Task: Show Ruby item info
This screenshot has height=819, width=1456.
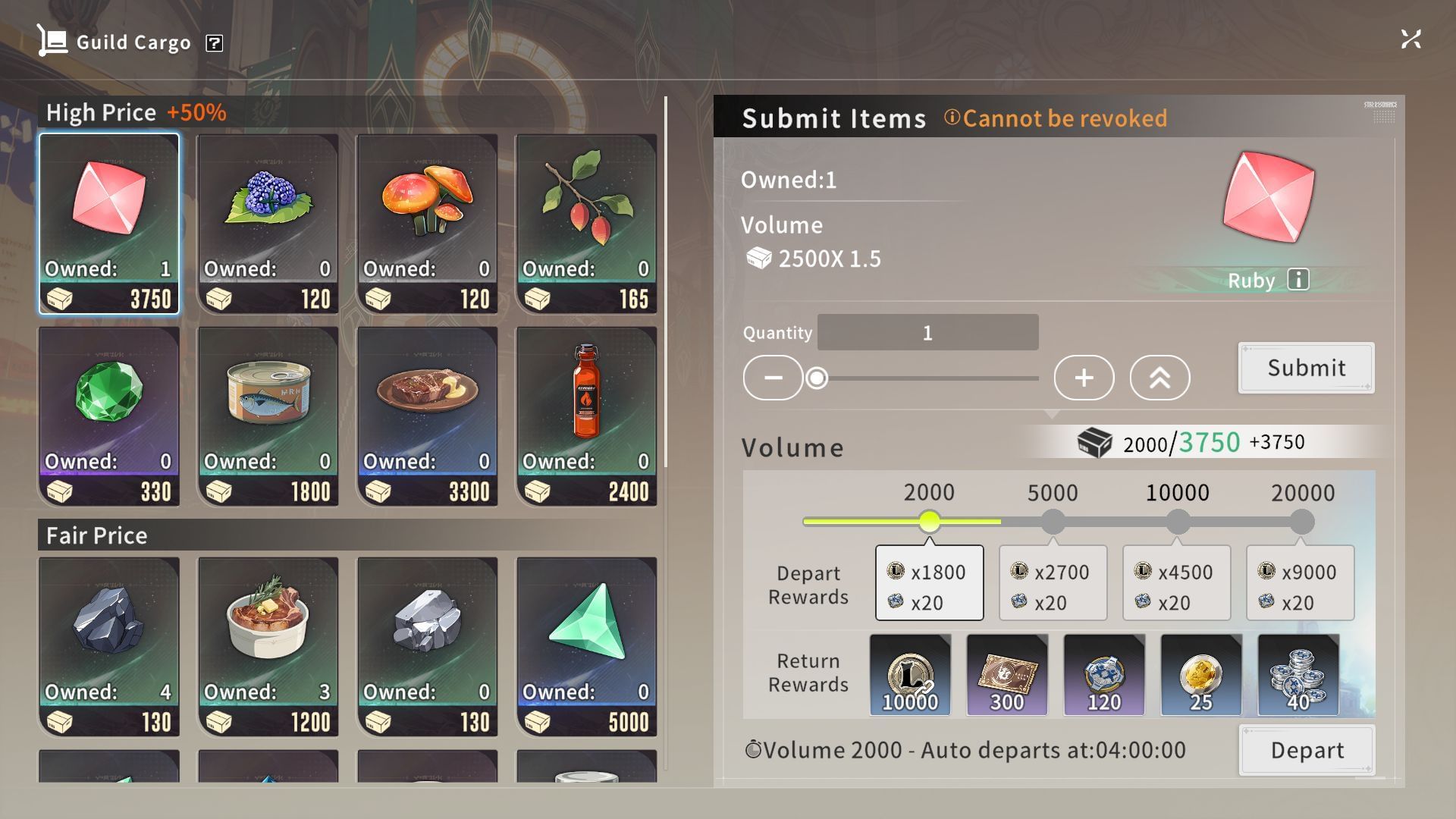Action: point(1298,280)
